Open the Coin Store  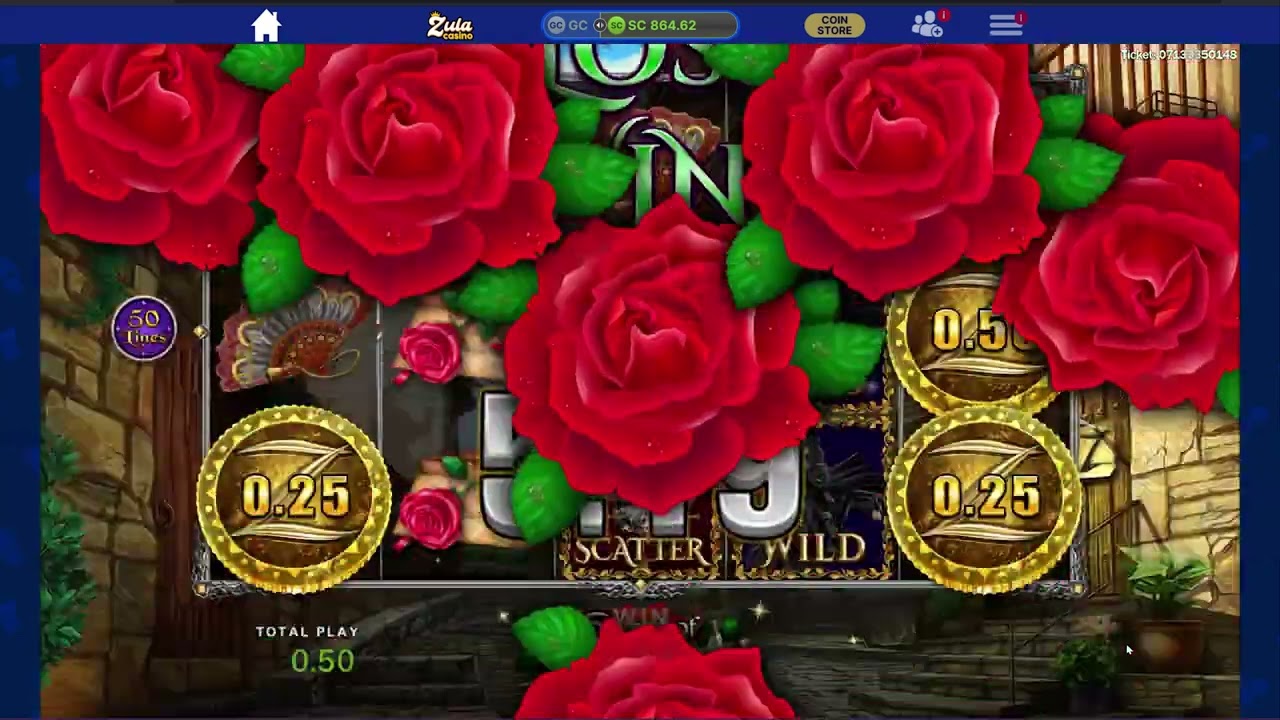pyautogui.click(x=834, y=25)
